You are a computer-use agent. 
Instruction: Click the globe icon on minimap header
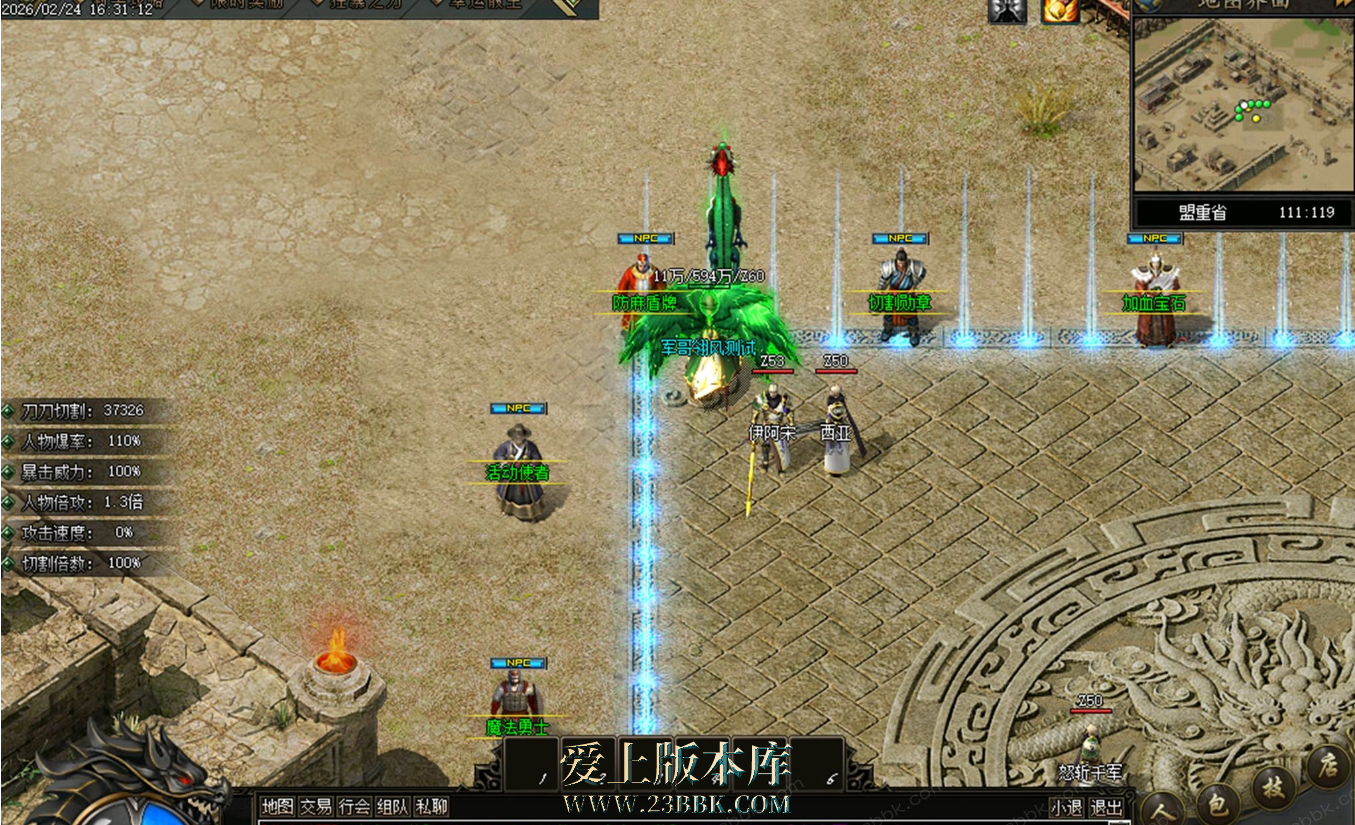point(1146,4)
